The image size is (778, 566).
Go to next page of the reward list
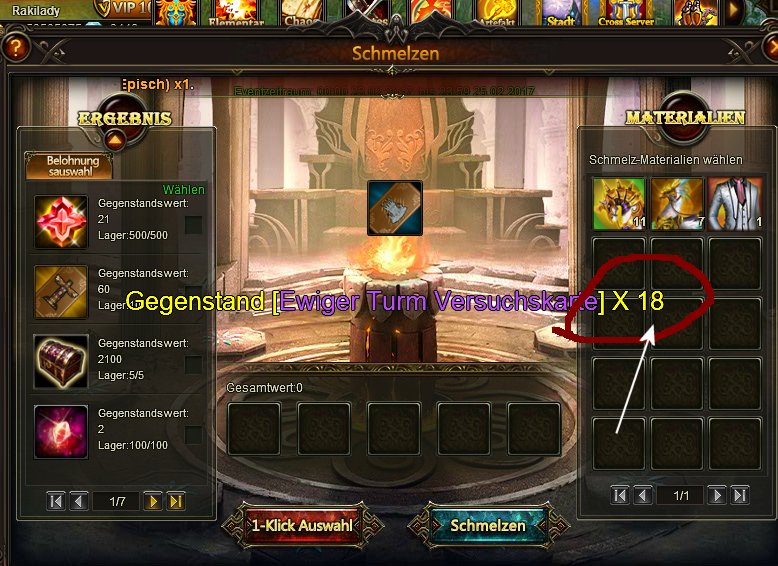click(x=152, y=501)
